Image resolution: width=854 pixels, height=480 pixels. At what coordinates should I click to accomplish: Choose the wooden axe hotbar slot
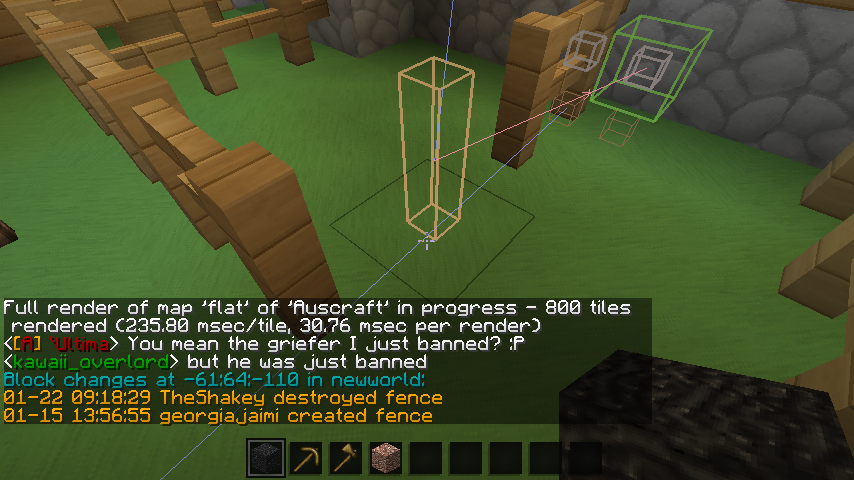[x=346, y=458]
